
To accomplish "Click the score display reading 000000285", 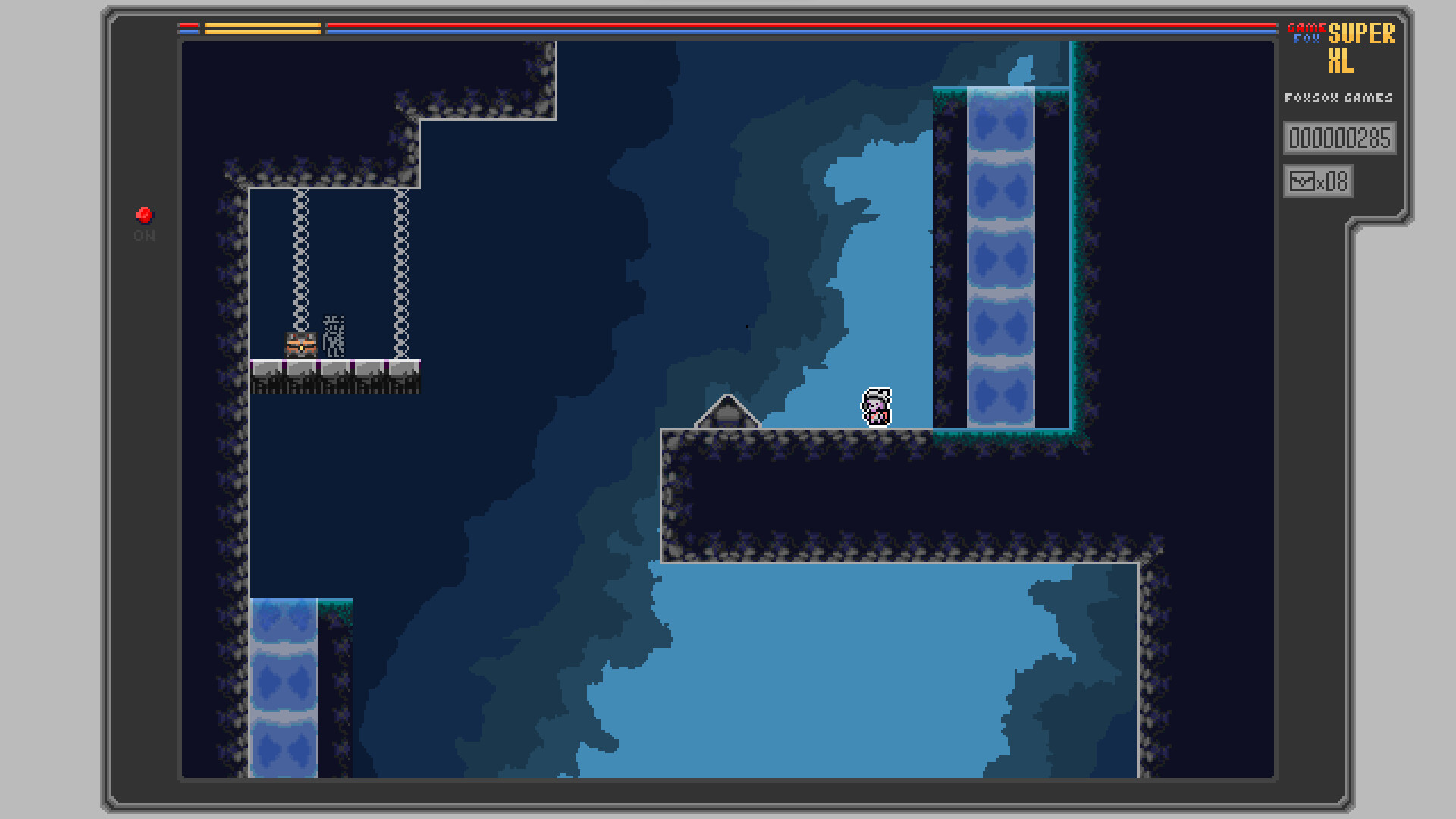I will click(1339, 138).
